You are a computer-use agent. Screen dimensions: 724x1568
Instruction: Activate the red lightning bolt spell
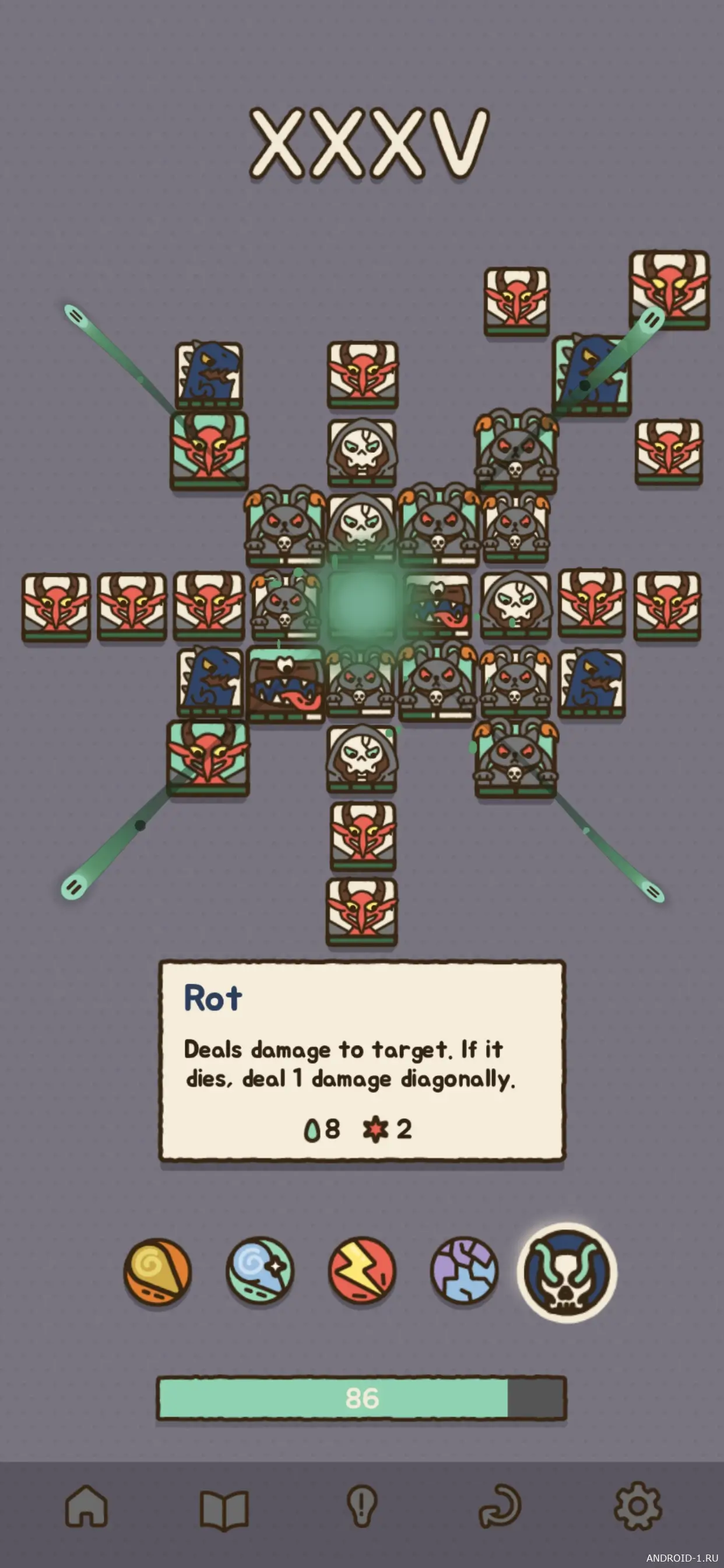(x=362, y=1272)
